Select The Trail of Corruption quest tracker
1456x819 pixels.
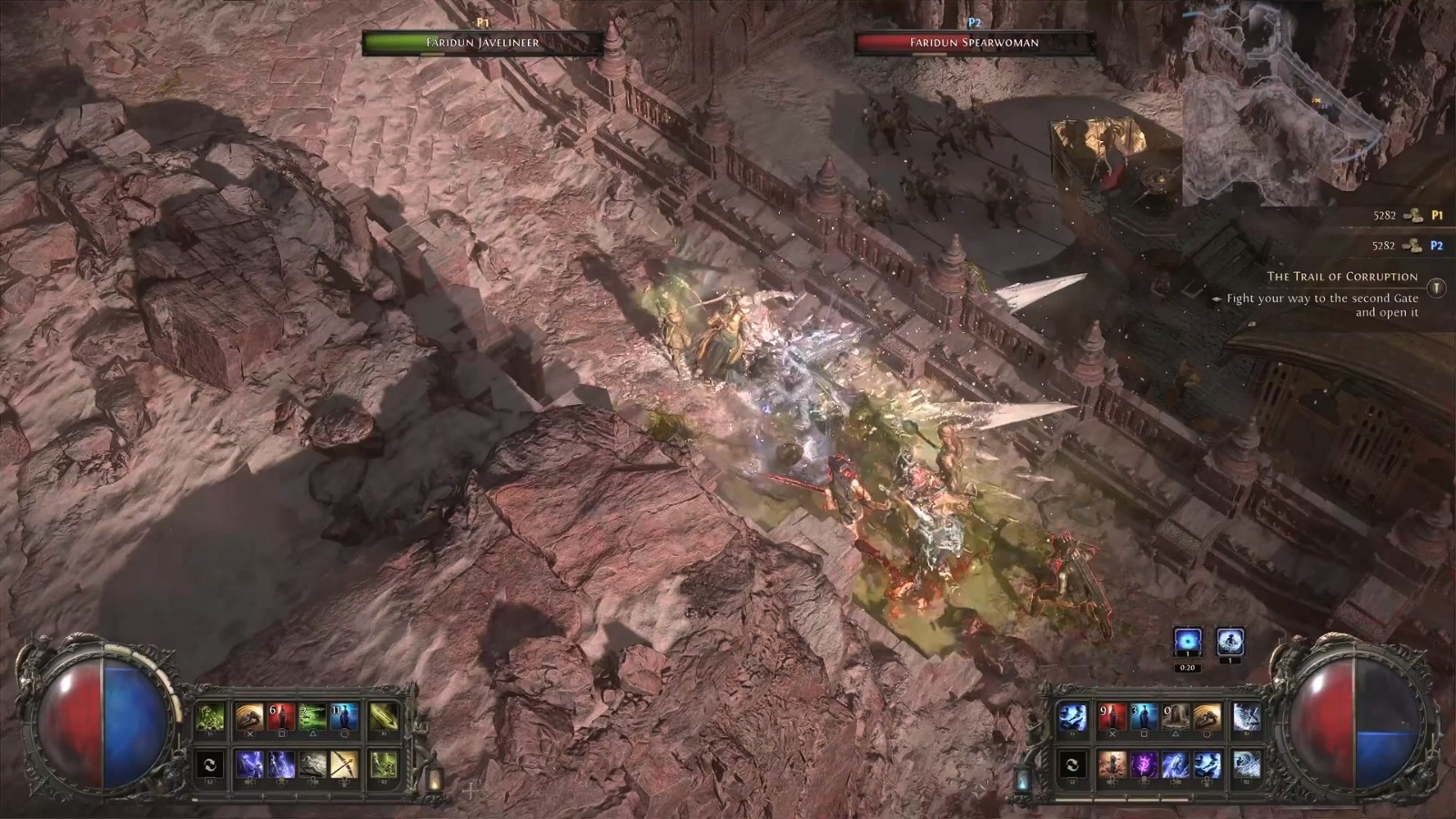pyautogui.click(x=1342, y=277)
